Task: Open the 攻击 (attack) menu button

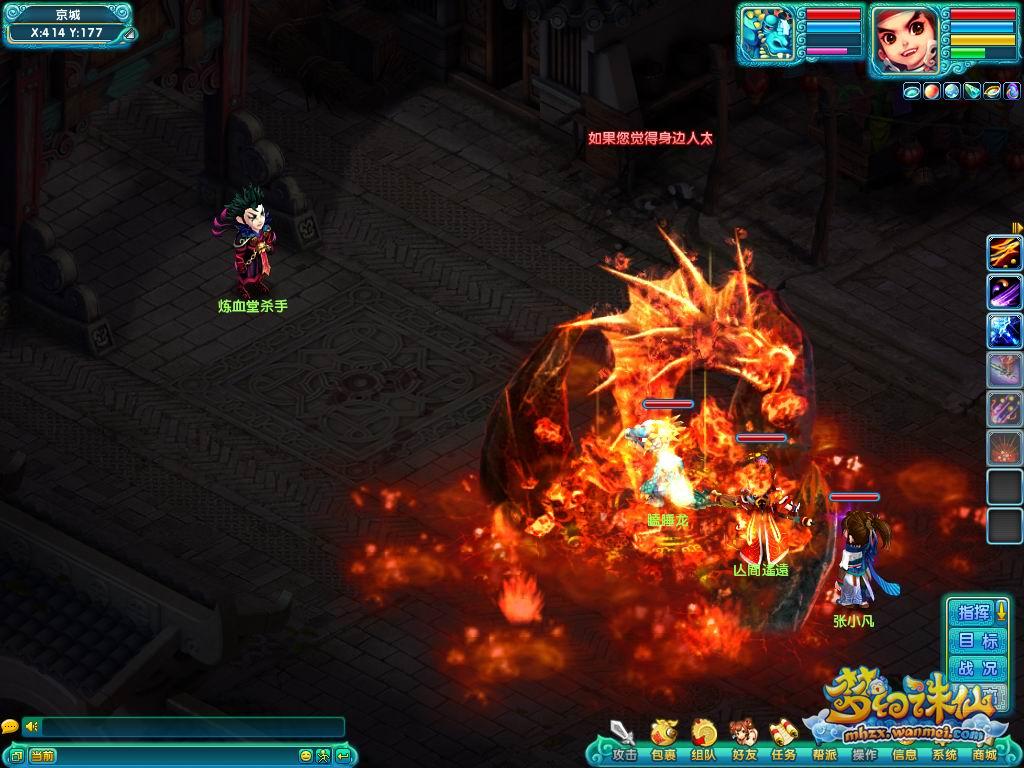Action: pos(623,742)
